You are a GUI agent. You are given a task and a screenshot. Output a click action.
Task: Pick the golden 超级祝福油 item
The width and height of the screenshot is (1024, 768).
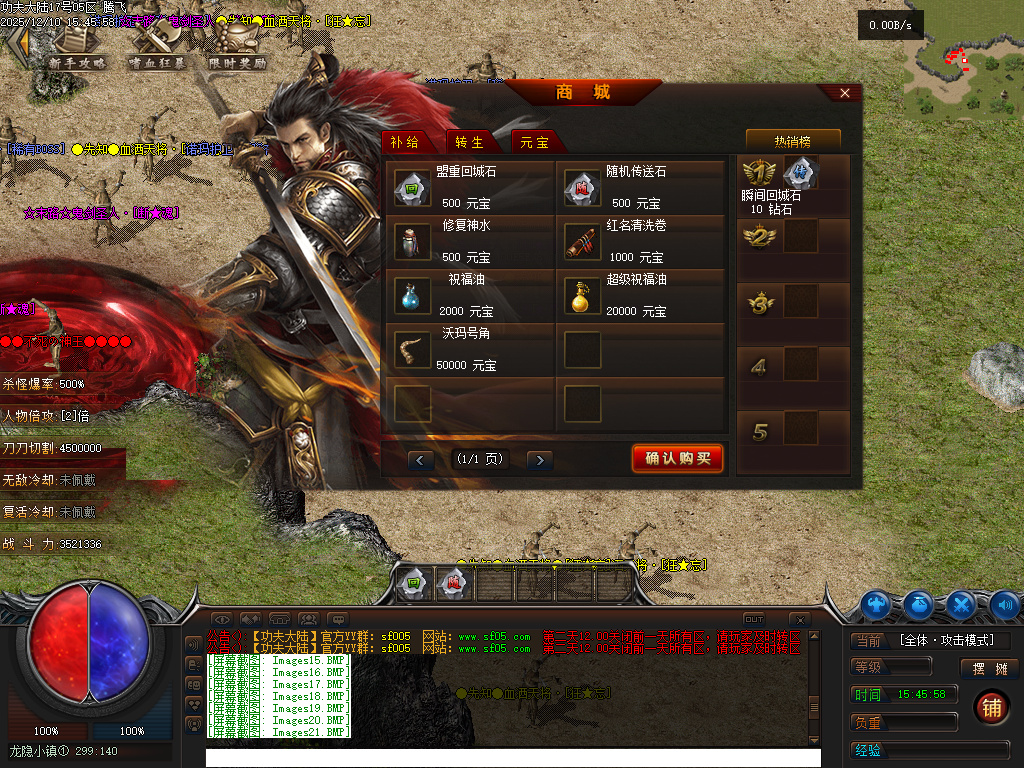pos(582,295)
